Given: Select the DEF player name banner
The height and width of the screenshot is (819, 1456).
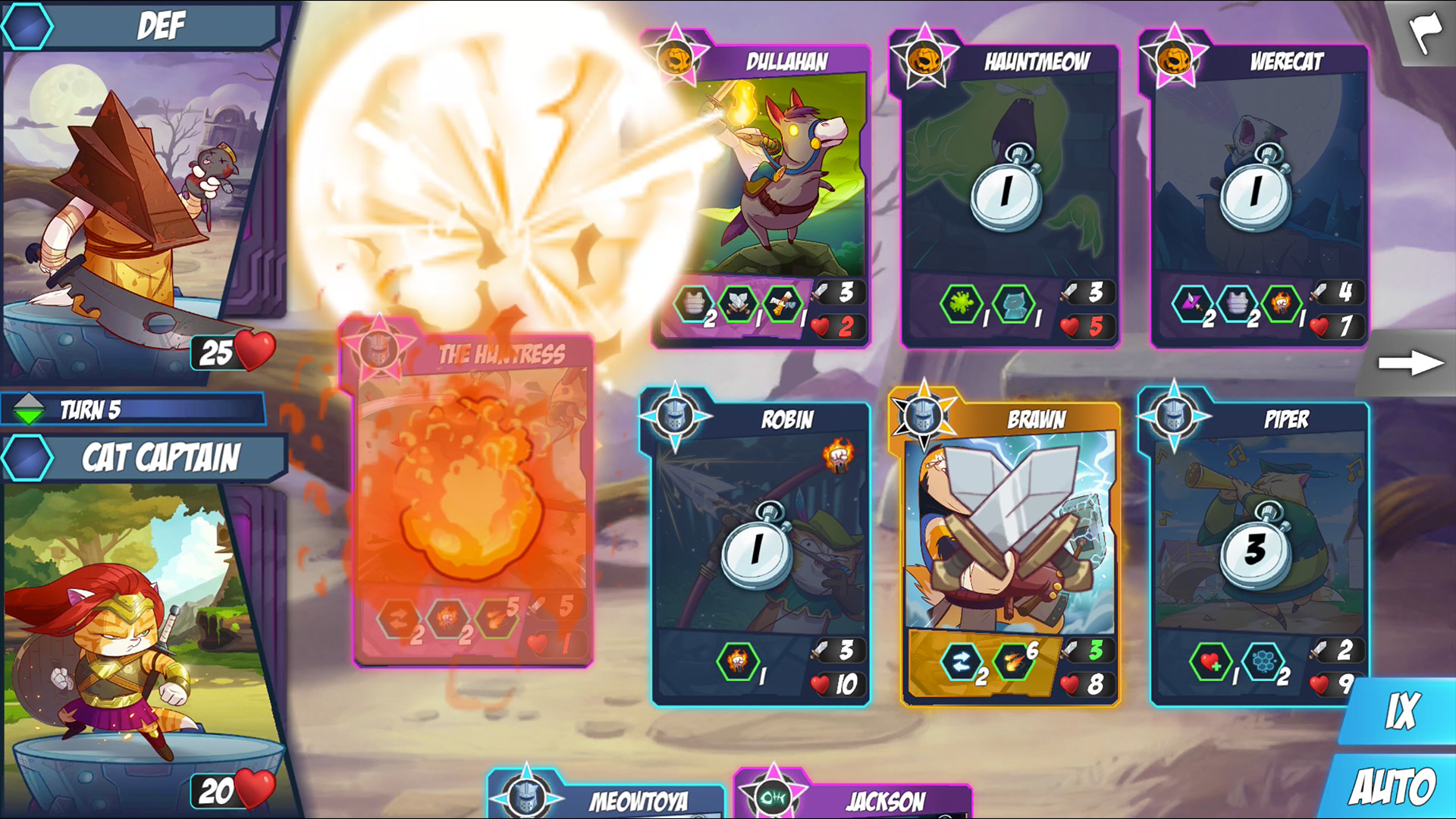Looking at the screenshot, I should click(x=159, y=25).
